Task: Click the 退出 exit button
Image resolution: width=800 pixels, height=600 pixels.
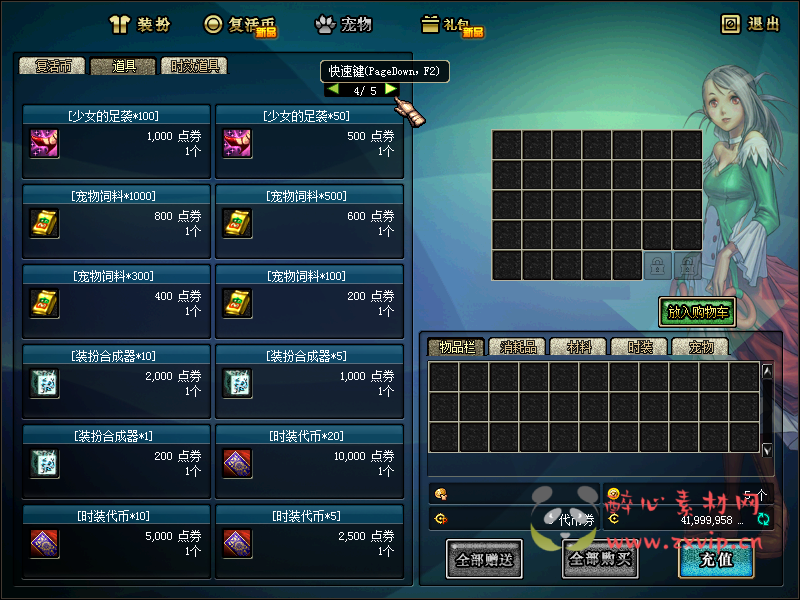Action: click(x=750, y=24)
